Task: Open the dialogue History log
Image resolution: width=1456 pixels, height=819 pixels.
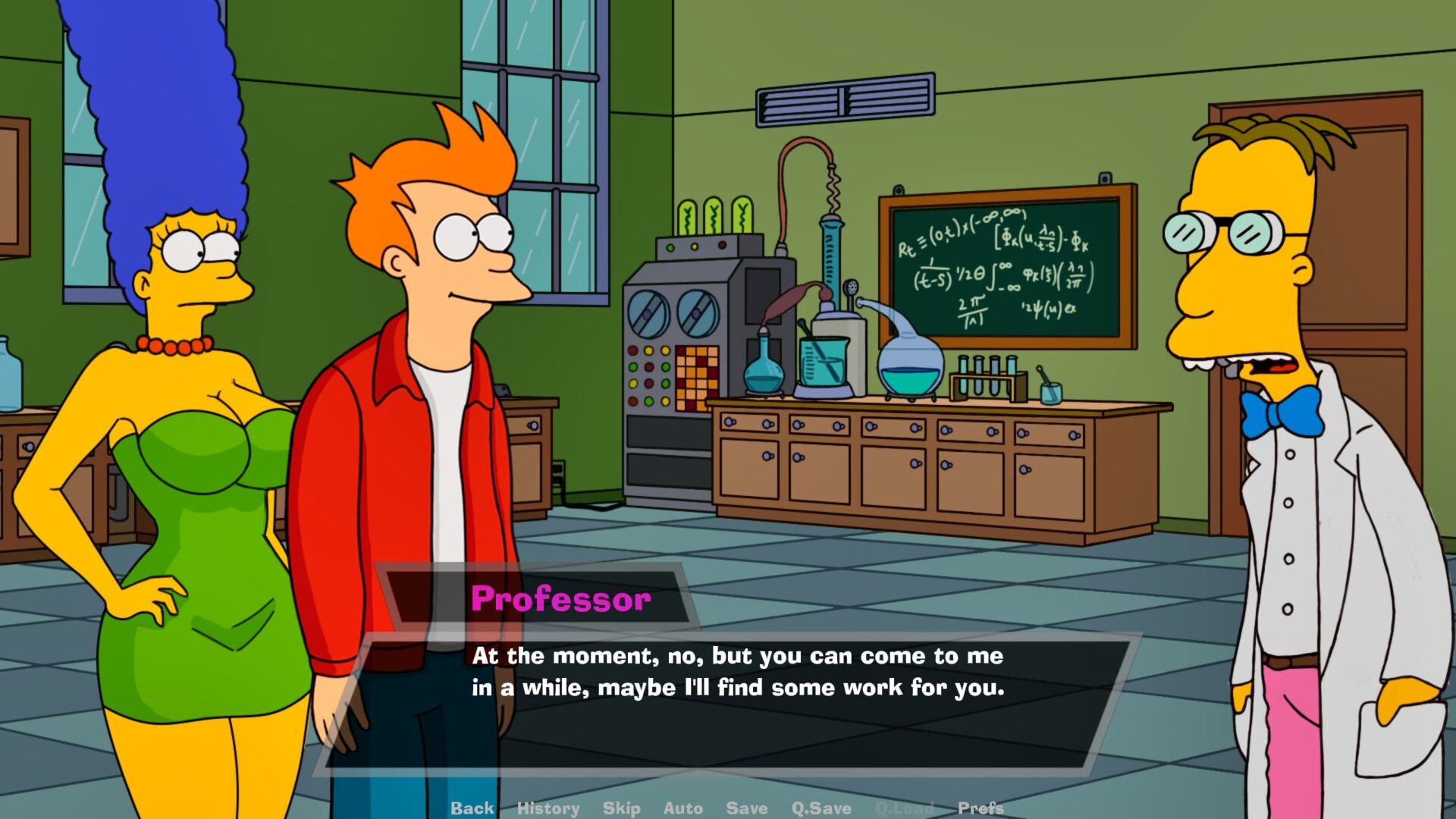Action: coord(548,808)
